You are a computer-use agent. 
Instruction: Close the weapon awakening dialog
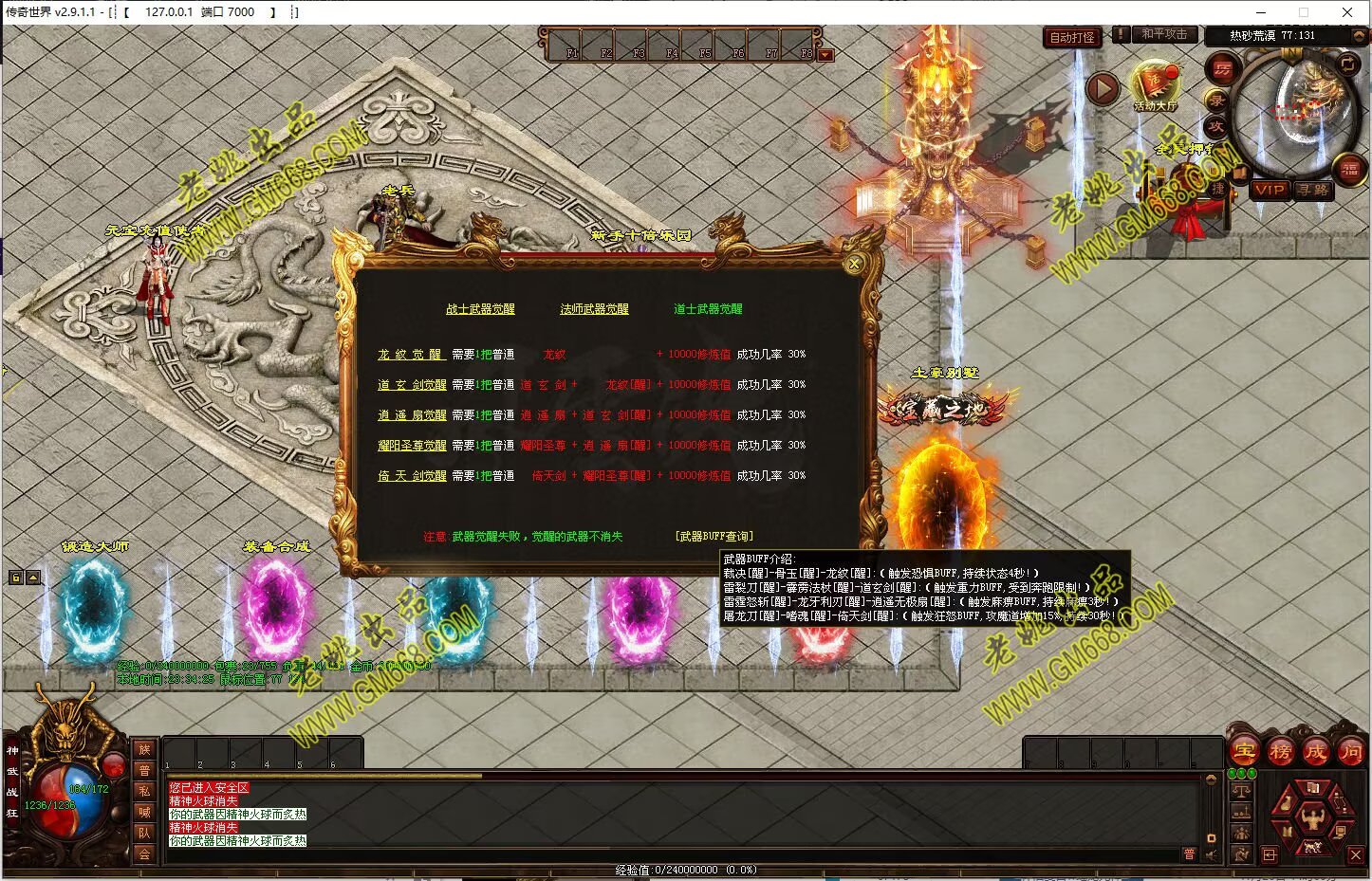(854, 265)
